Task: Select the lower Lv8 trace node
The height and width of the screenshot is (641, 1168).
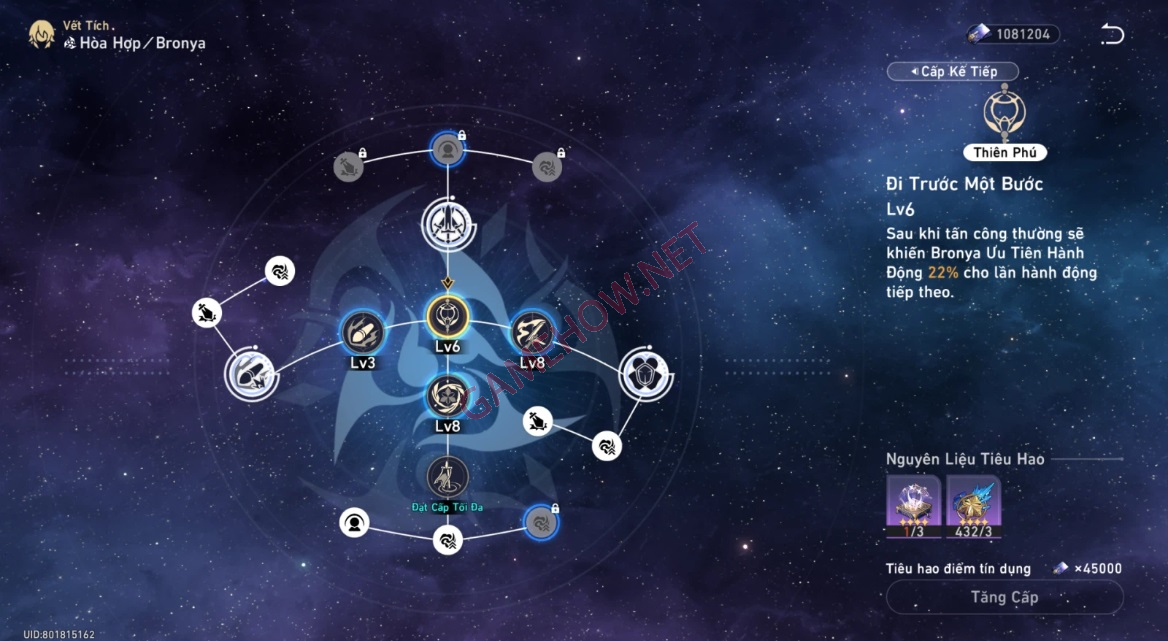Action: pyautogui.click(x=447, y=395)
